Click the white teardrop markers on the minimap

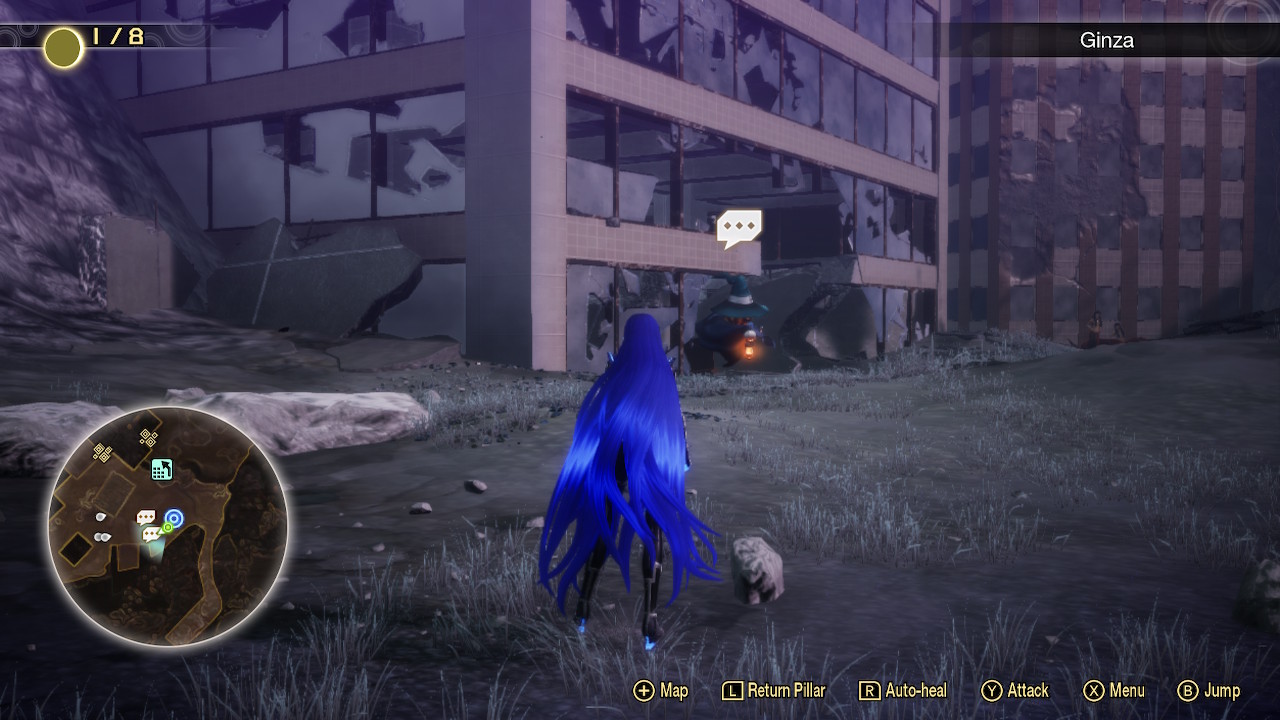coord(101,525)
